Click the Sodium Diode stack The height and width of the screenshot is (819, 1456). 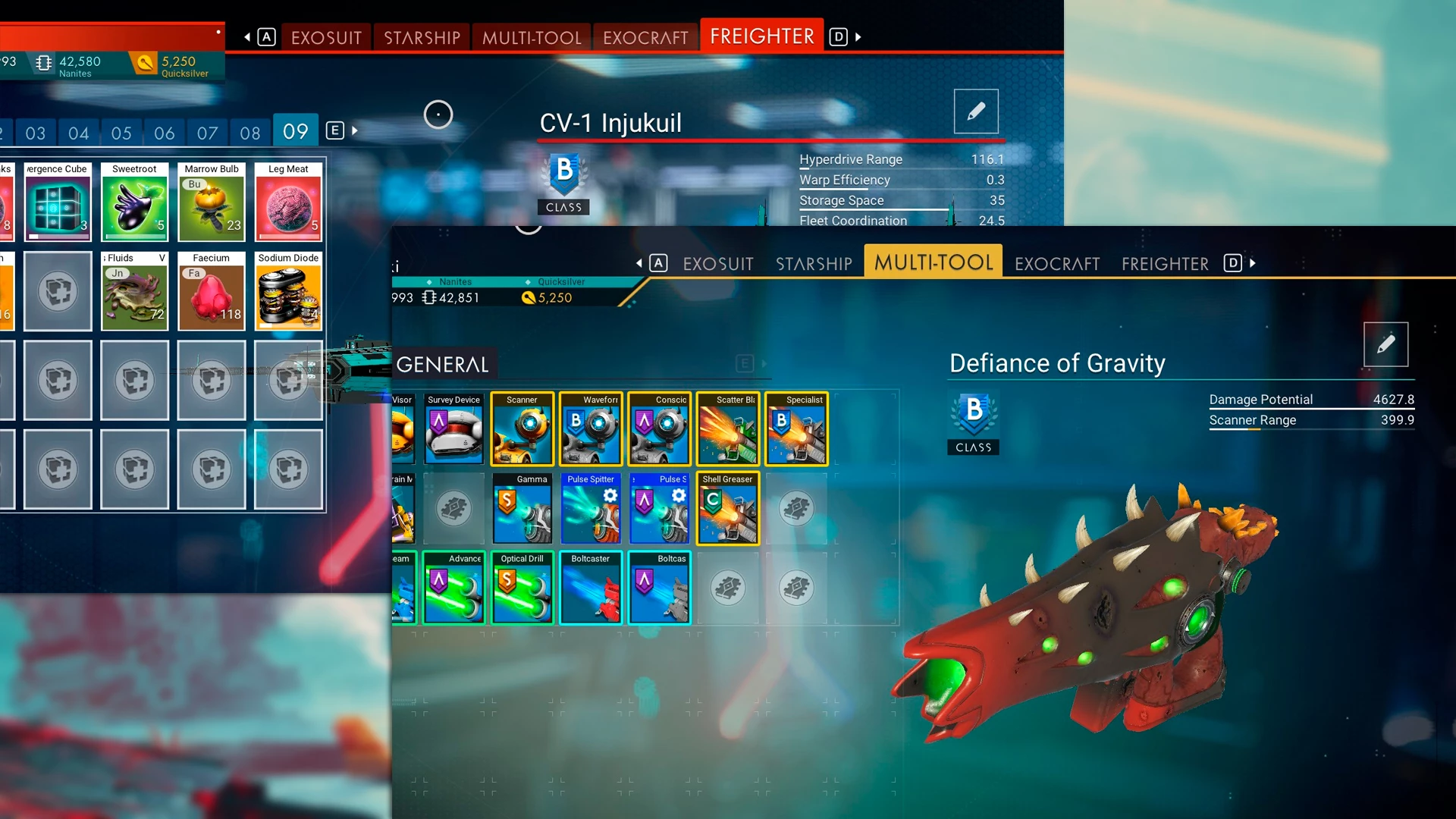click(288, 292)
